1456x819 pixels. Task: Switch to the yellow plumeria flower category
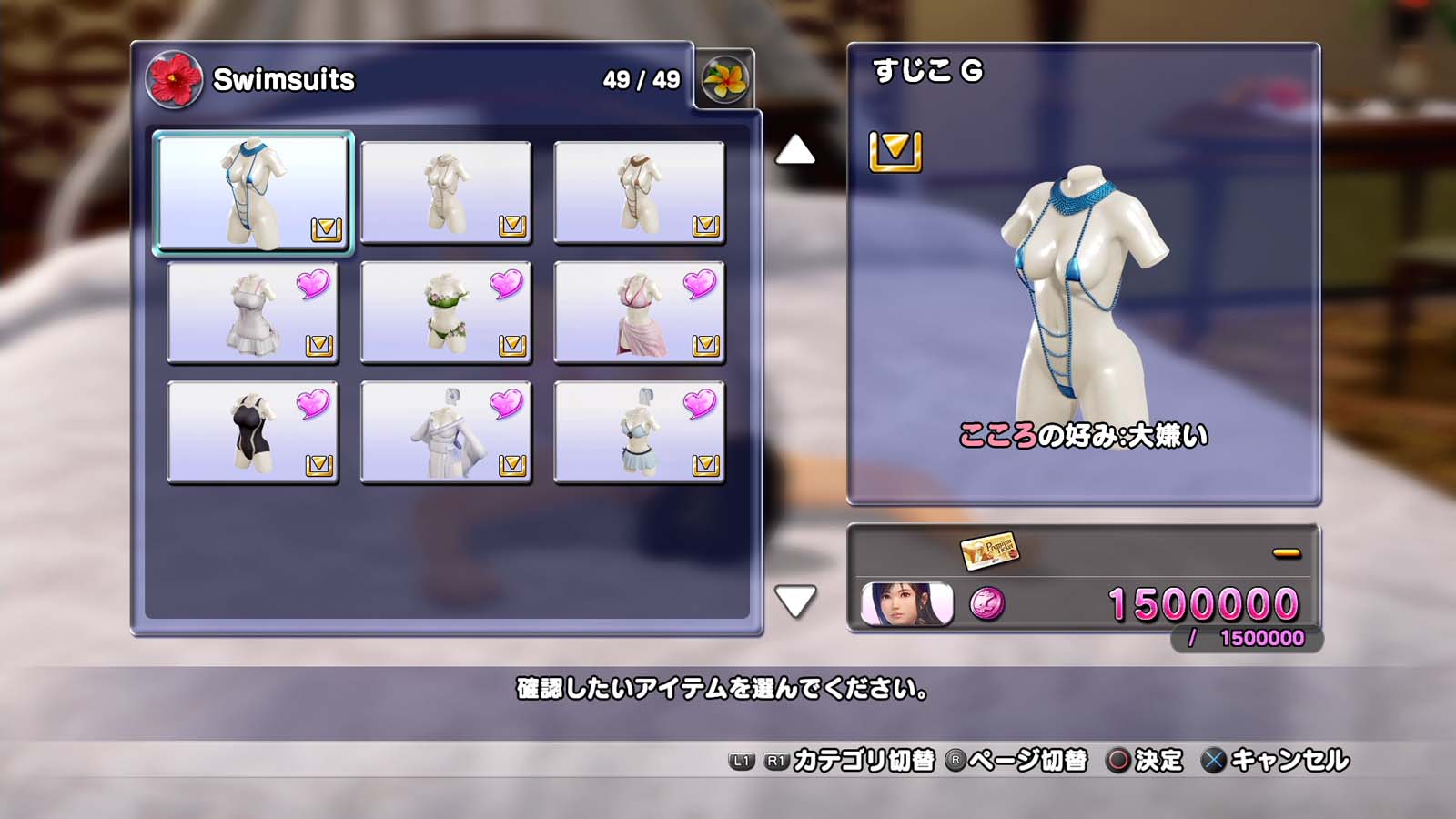pos(724,80)
